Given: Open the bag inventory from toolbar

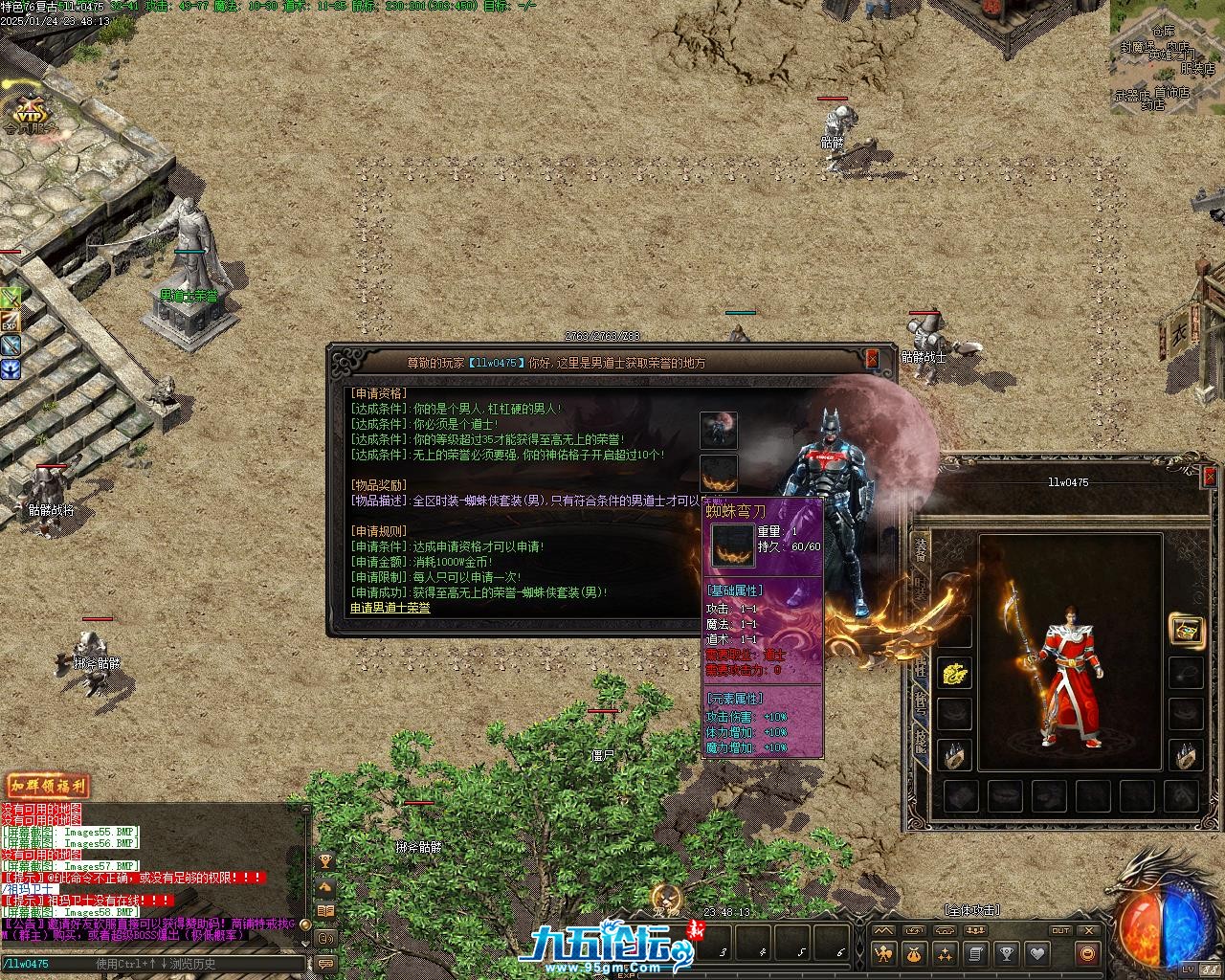Looking at the screenshot, I should 915,953.
